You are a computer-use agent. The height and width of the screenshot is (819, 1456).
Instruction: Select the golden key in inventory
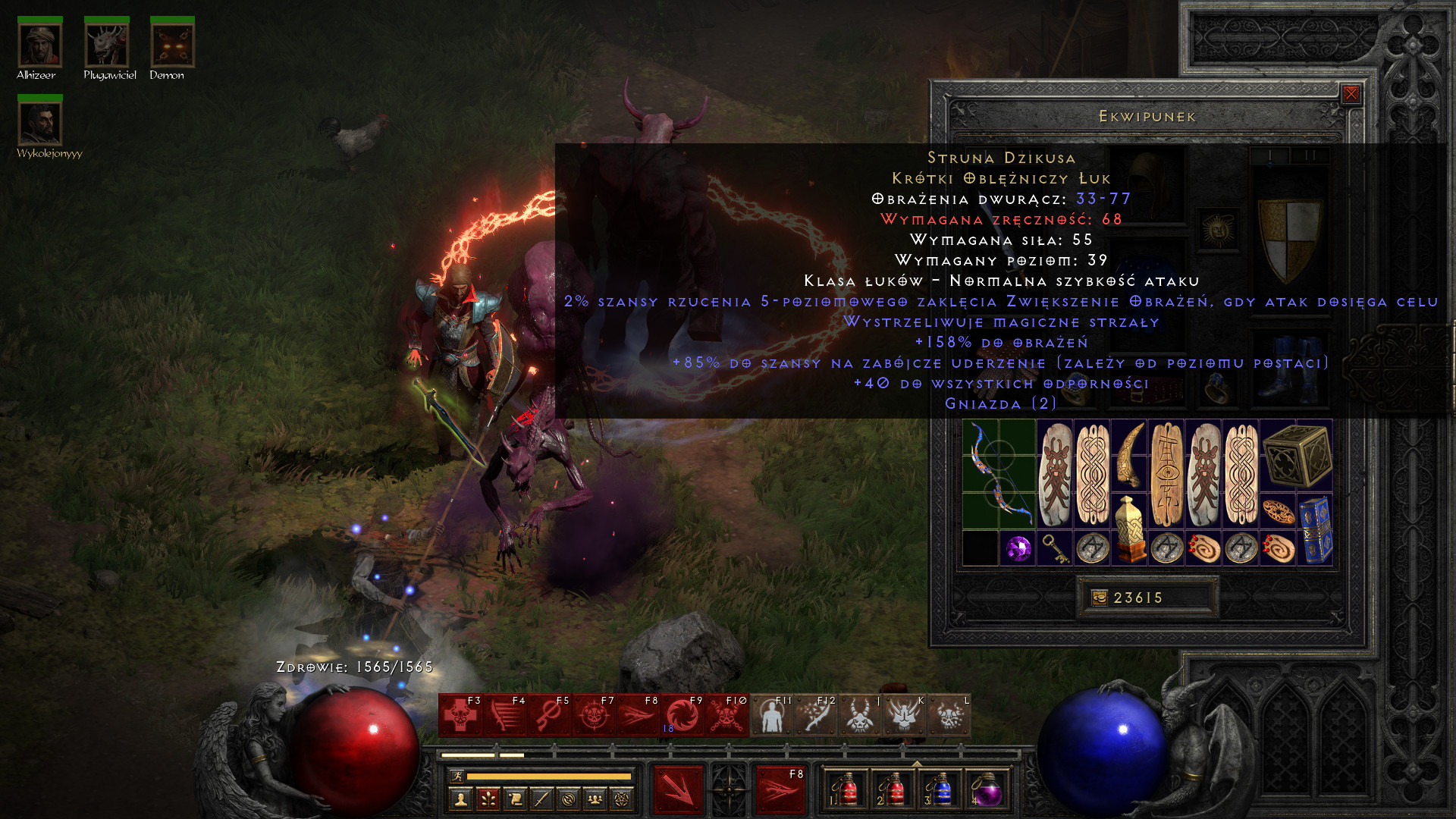pyautogui.click(x=1055, y=548)
